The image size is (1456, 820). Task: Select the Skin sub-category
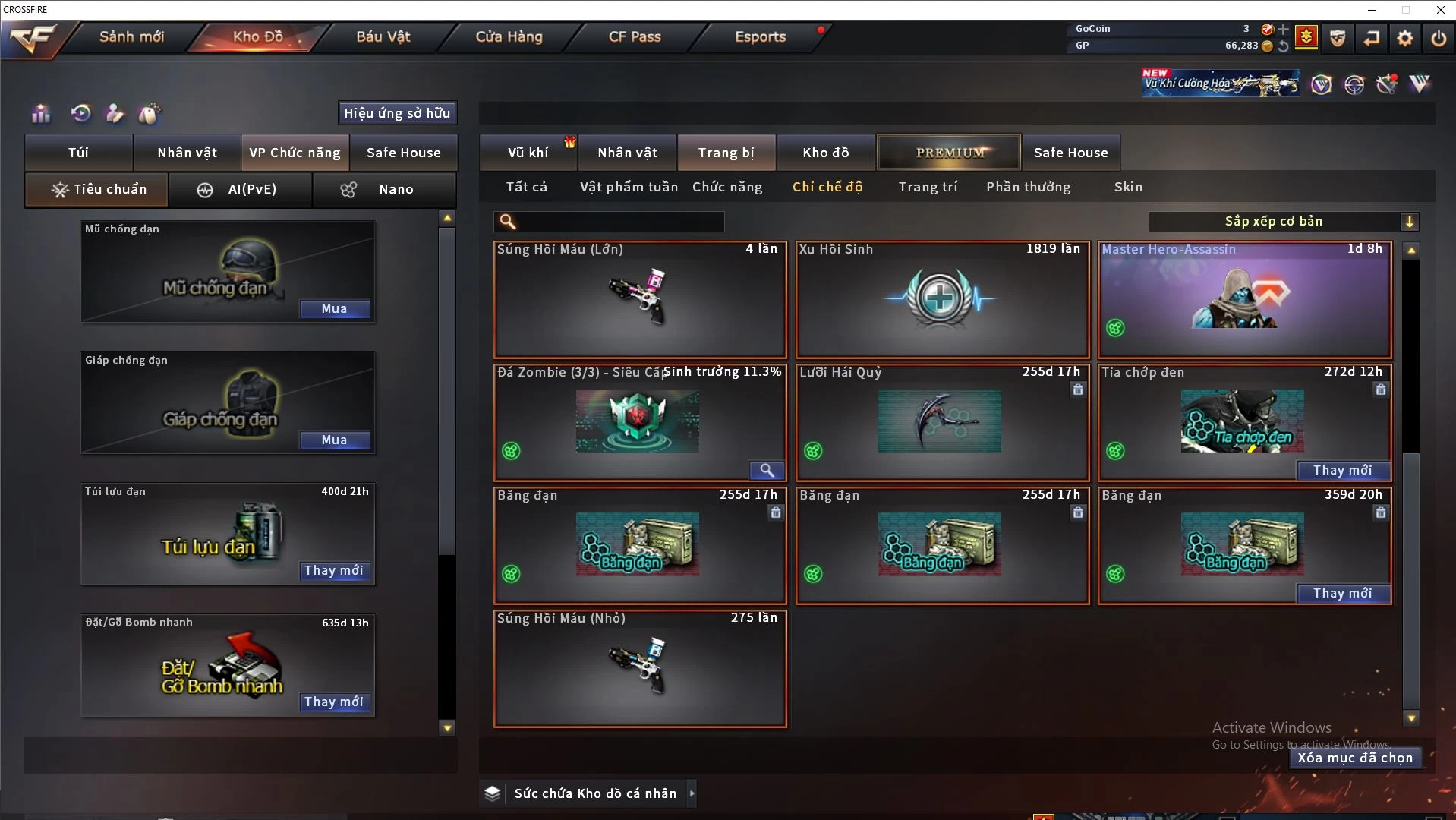pyautogui.click(x=1128, y=187)
